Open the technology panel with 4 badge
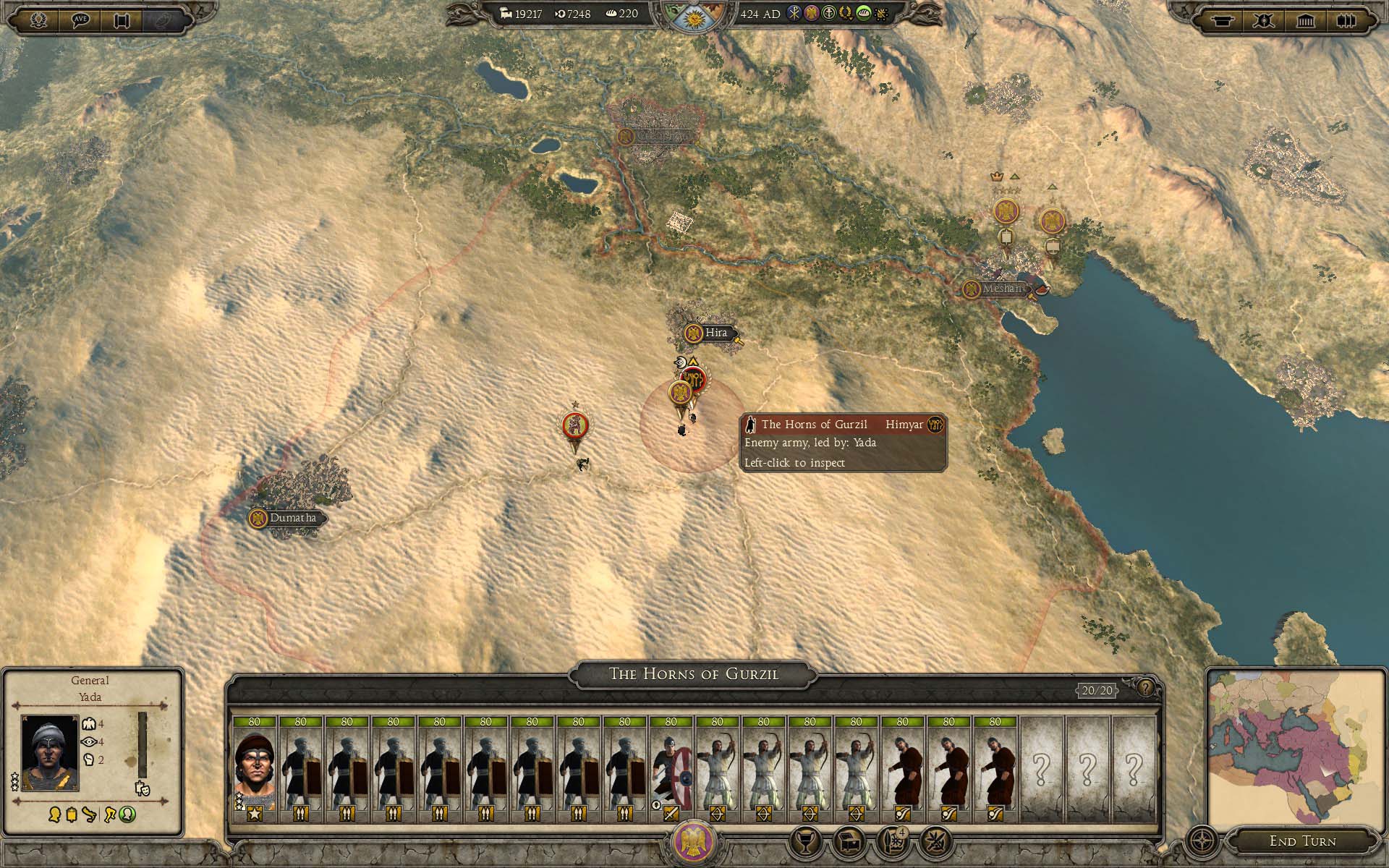 (893, 842)
